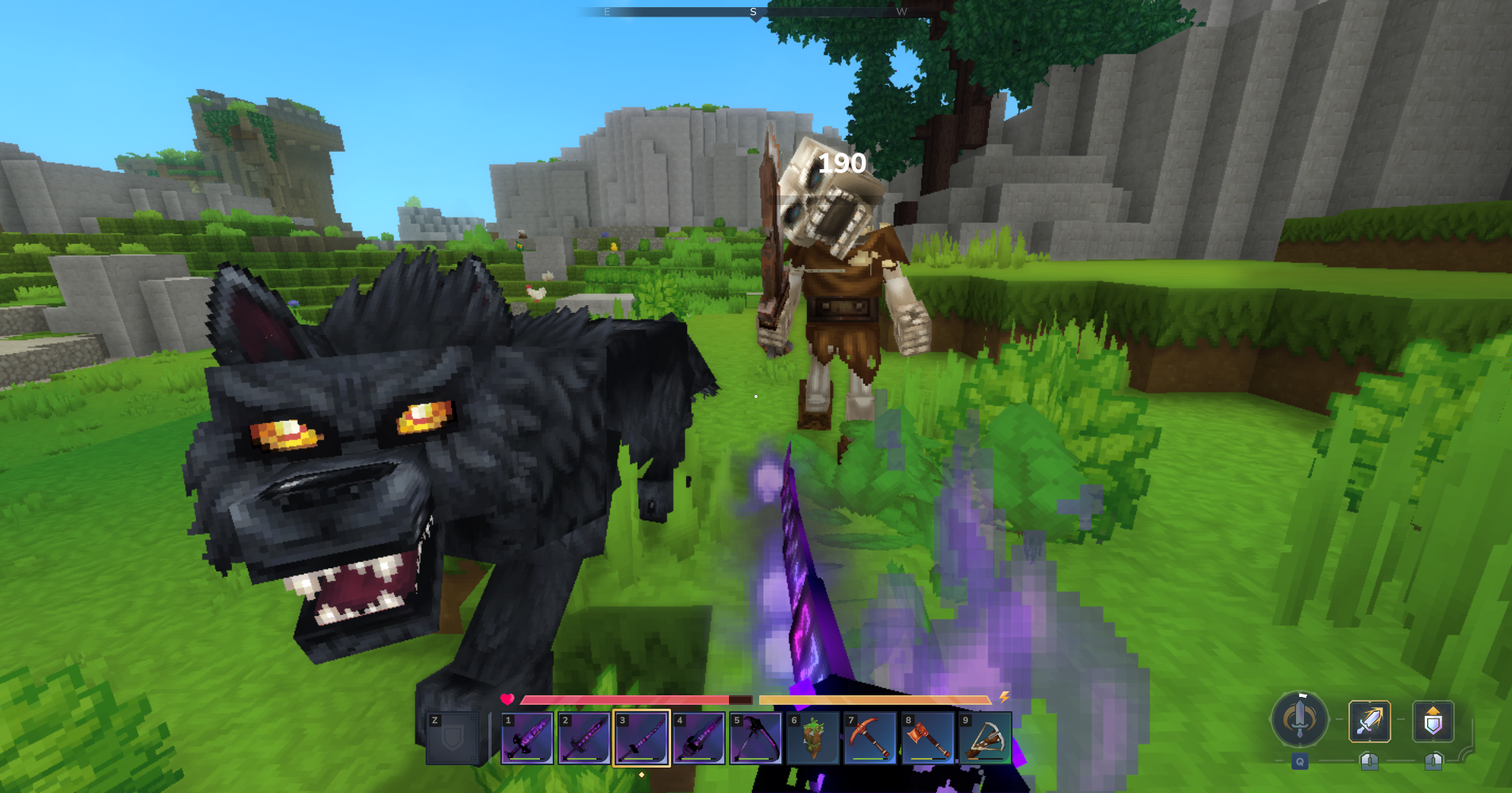Pick the vine-covered block in slot 6

[813, 737]
